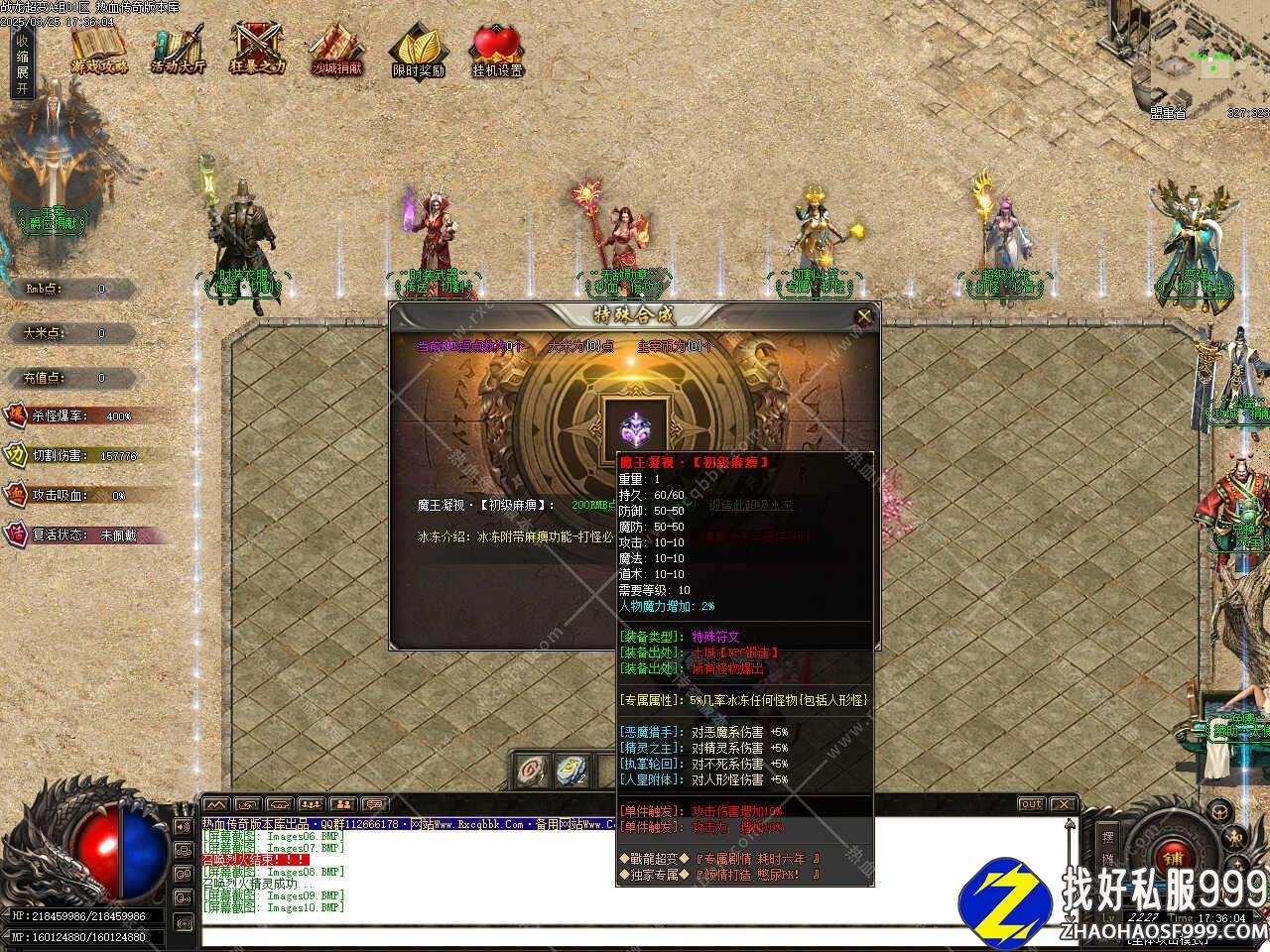Open the 游戏攻略 game guide
The image size is (1270, 952).
99,49
